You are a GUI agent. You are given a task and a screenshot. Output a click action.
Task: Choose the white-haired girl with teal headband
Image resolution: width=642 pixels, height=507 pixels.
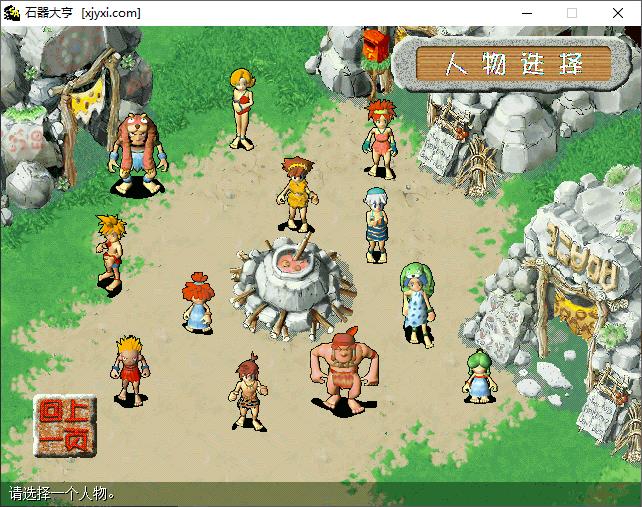point(376,225)
